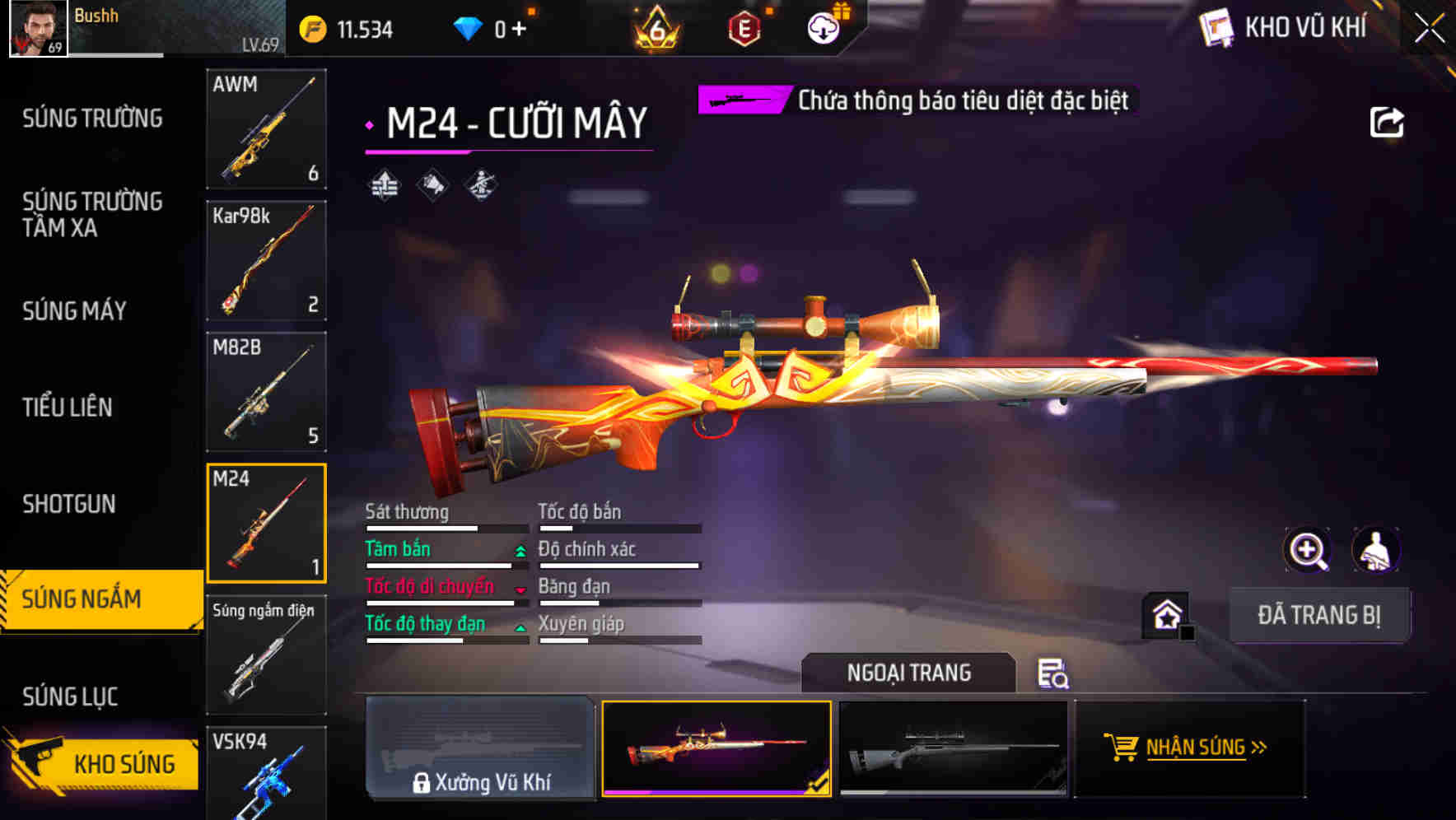This screenshot has height=820, width=1456.
Task: Select the SHOTGUN category in the sidebar
Action: (69, 503)
